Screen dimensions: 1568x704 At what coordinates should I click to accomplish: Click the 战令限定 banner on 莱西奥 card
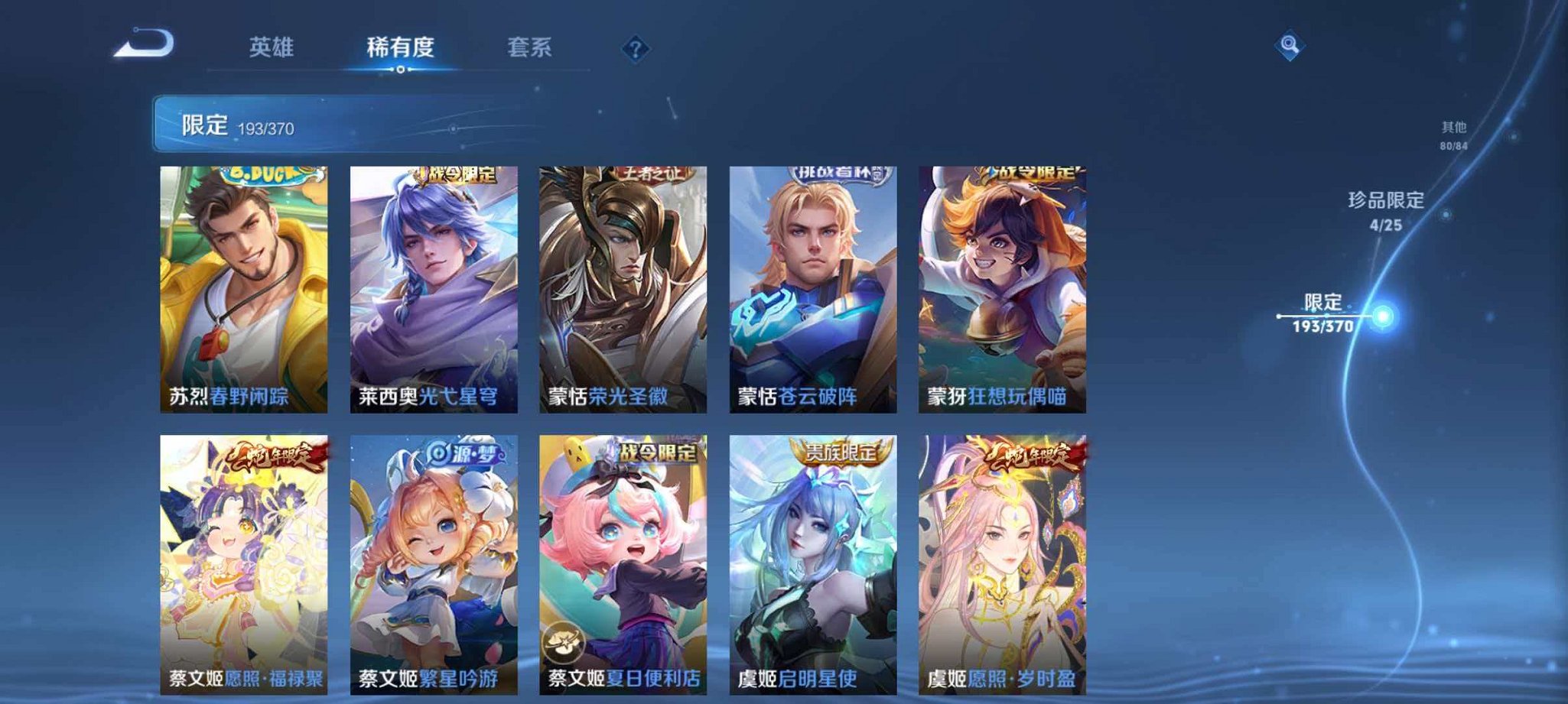[x=455, y=174]
